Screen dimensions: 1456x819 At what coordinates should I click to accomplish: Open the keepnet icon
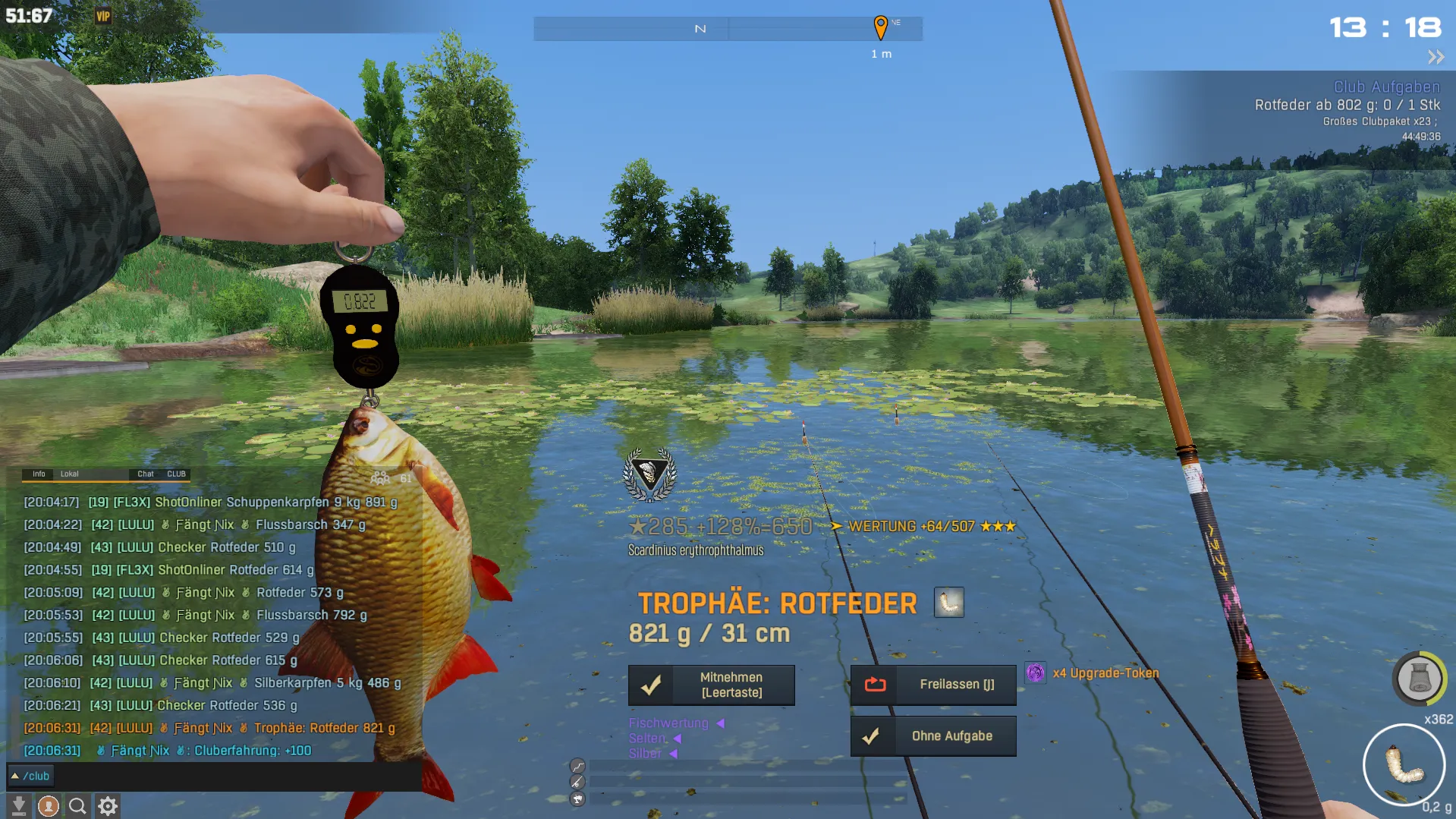click(x=1419, y=678)
